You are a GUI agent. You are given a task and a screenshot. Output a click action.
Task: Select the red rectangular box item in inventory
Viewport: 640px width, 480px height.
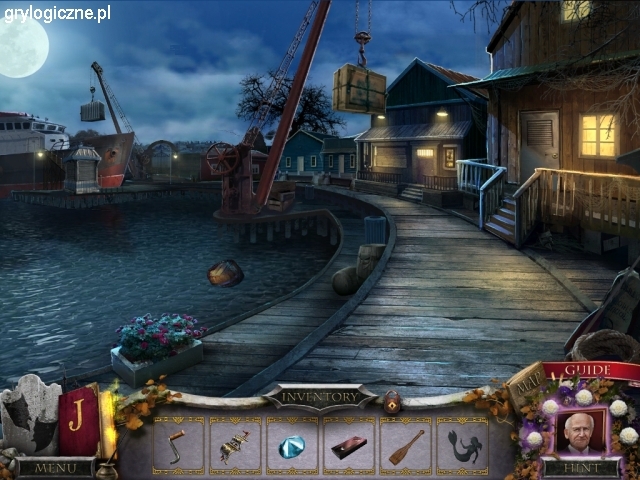[348, 446]
